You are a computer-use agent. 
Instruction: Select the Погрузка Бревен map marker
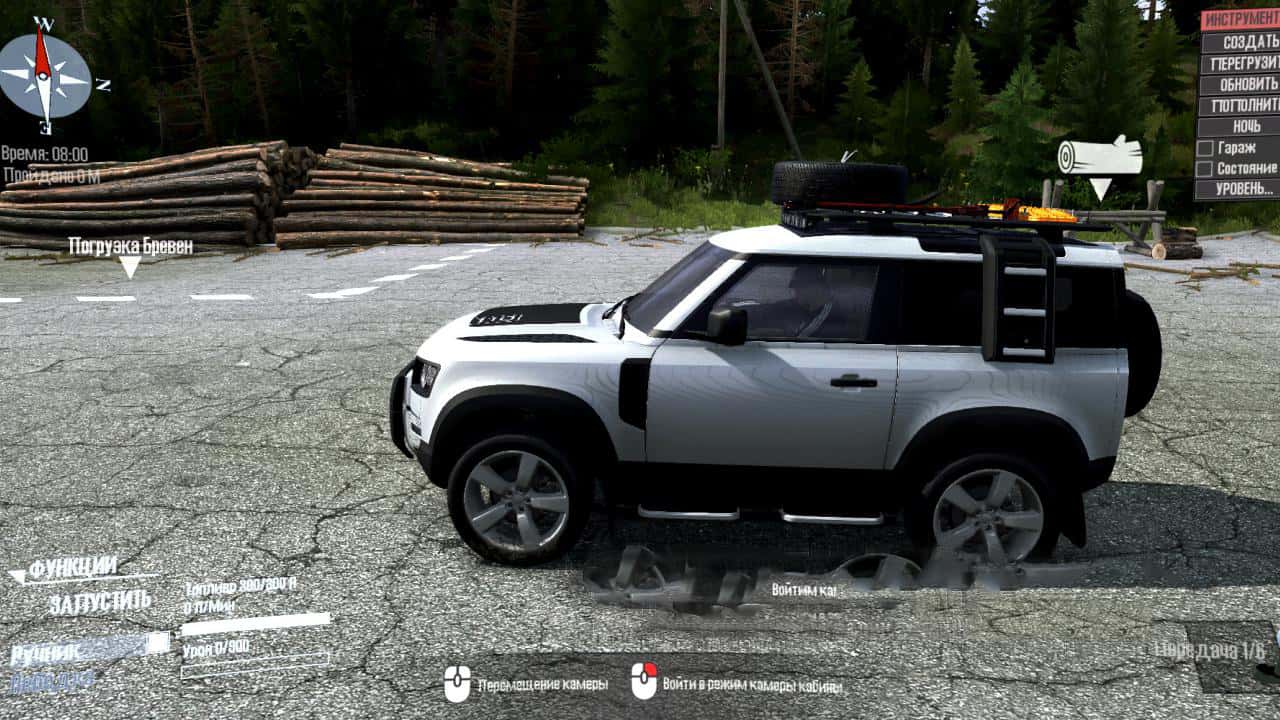click(131, 248)
